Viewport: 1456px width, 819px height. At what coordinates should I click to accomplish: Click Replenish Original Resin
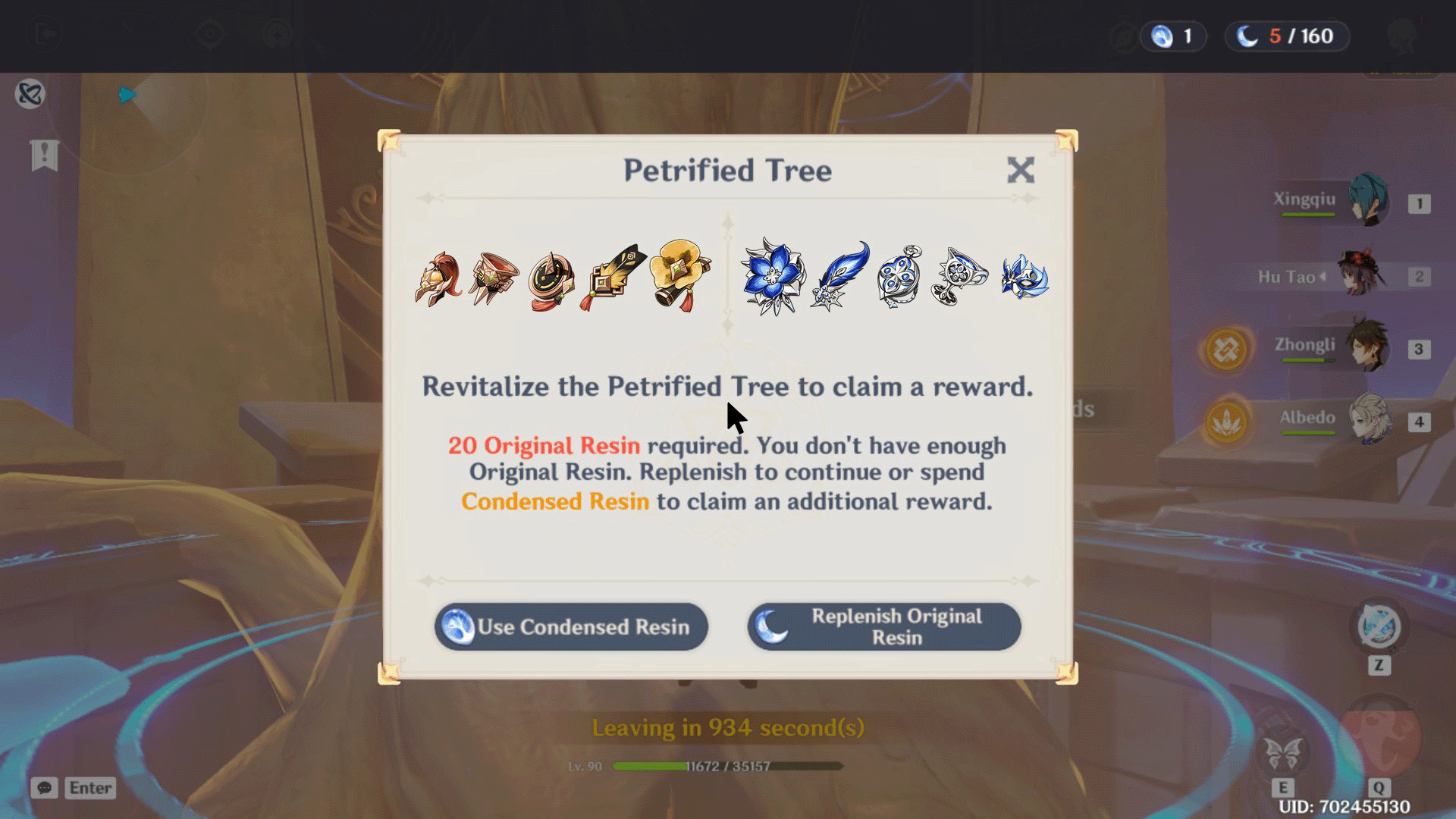(x=883, y=626)
